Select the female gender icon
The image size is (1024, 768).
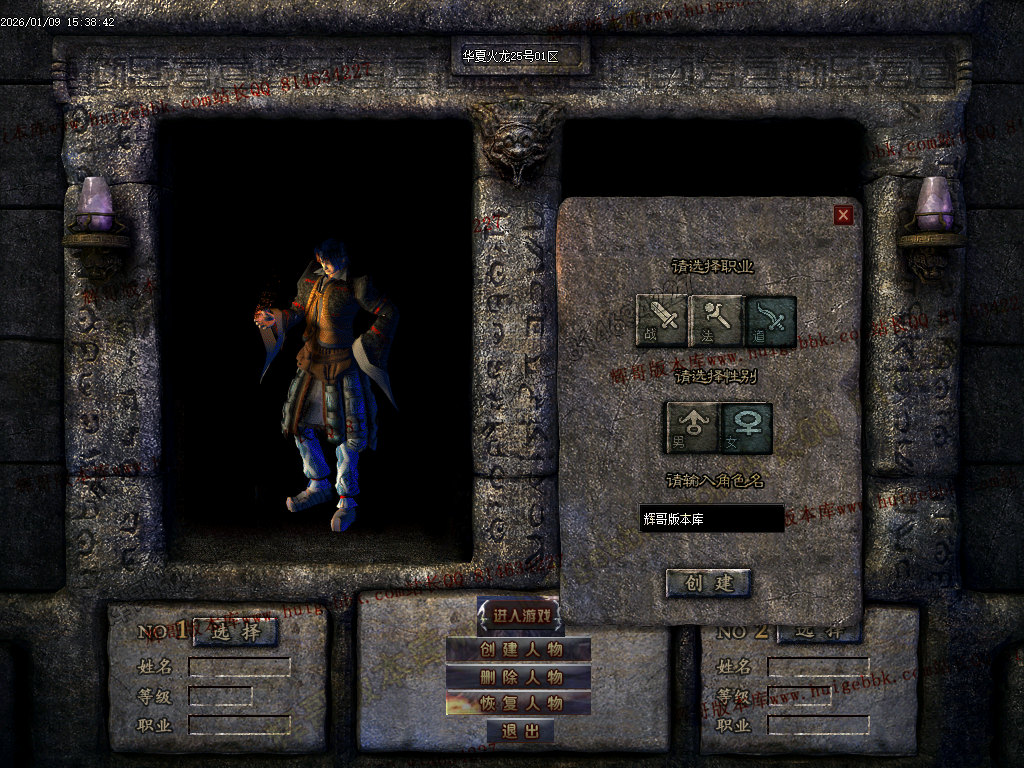coord(746,427)
